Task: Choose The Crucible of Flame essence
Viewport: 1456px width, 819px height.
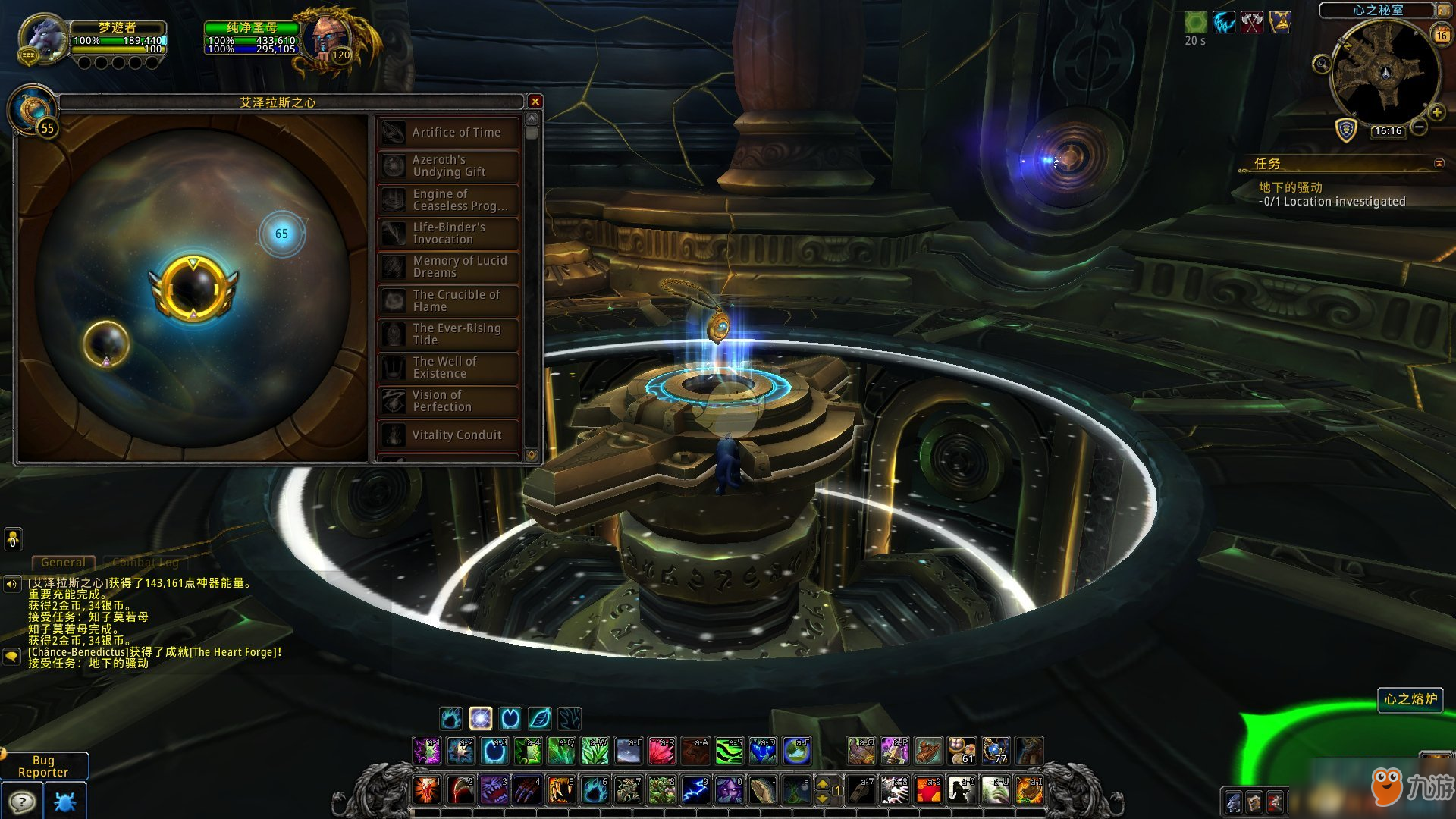Action: (448, 301)
